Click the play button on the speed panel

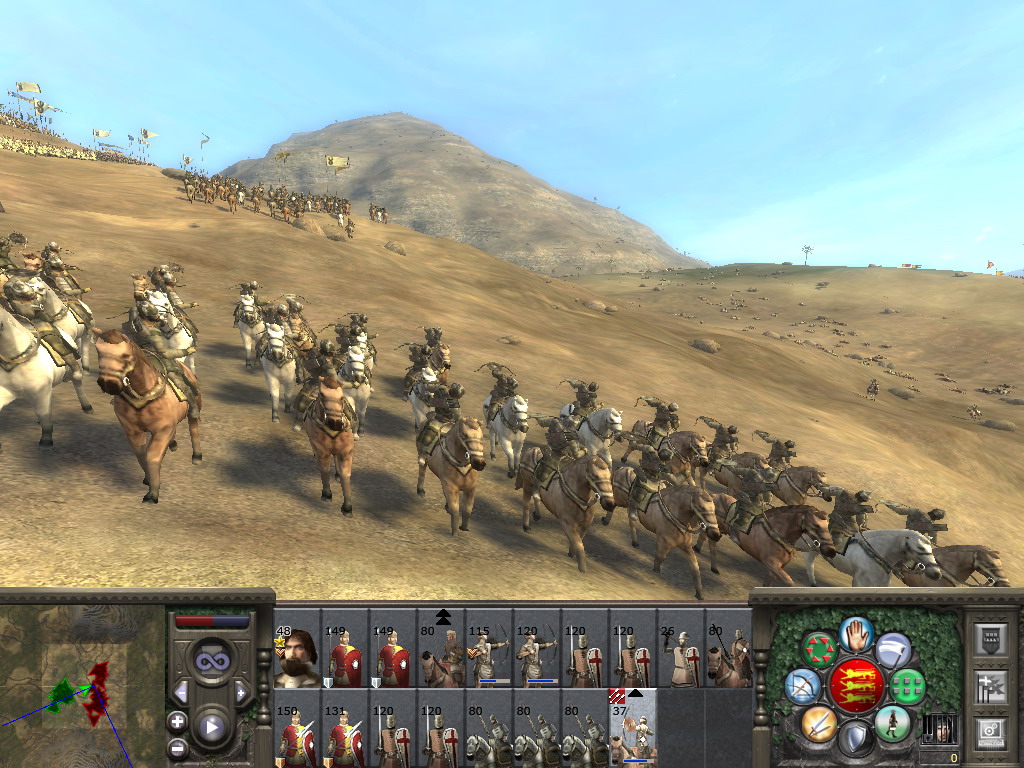pos(211,728)
